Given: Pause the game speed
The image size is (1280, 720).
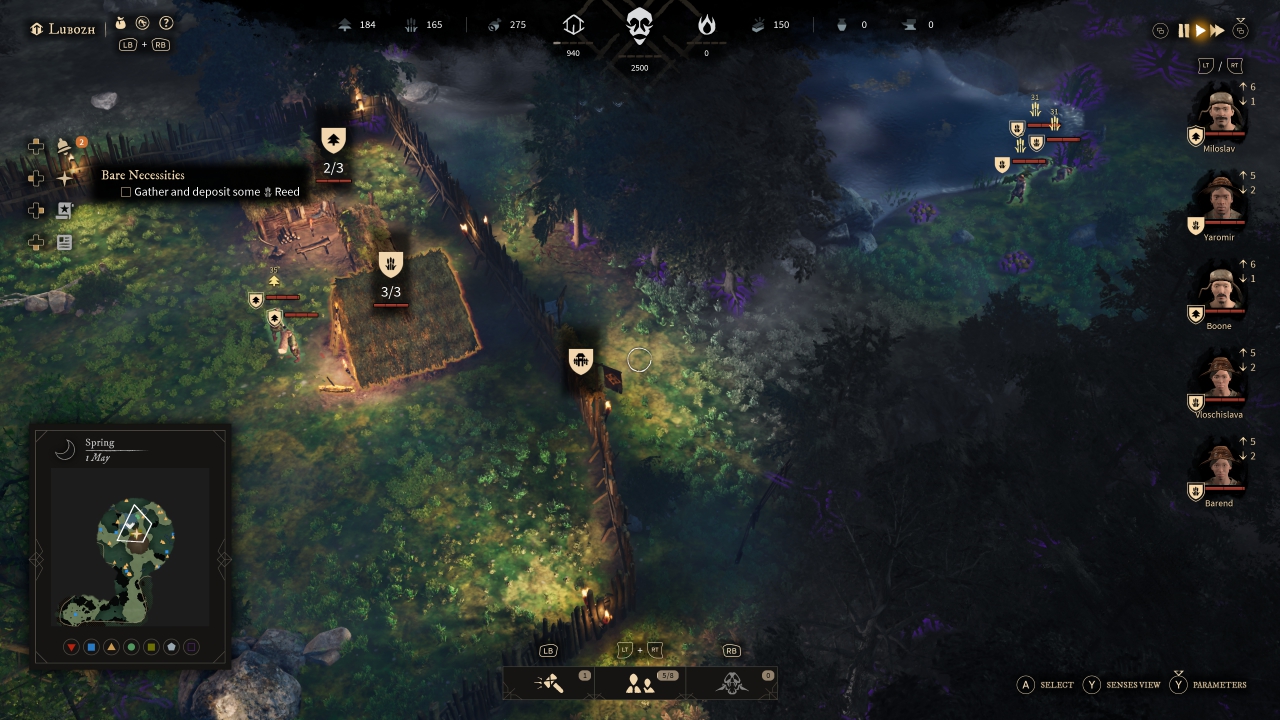Looking at the screenshot, I should click(x=1184, y=31).
